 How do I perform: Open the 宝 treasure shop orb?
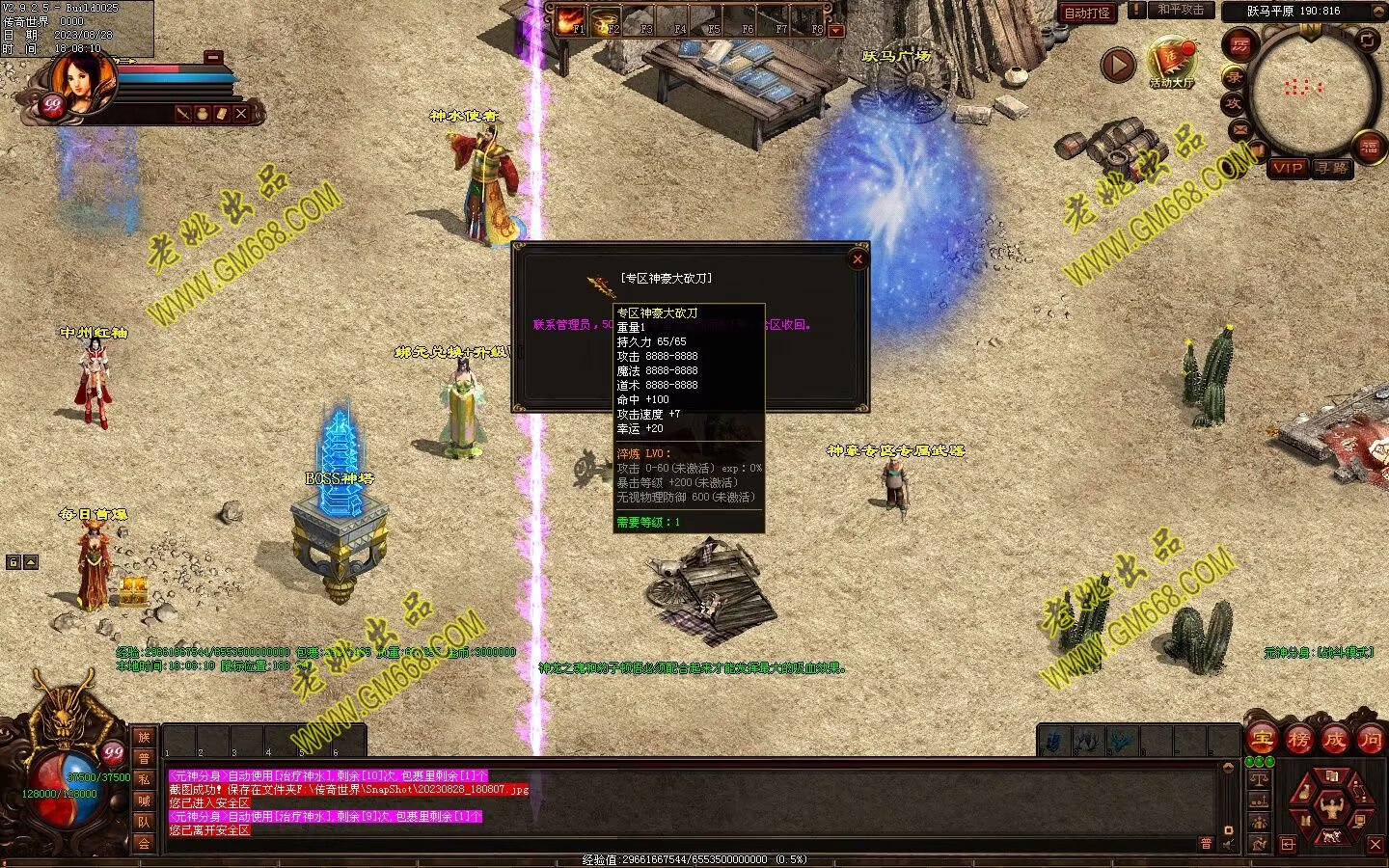click(1263, 740)
